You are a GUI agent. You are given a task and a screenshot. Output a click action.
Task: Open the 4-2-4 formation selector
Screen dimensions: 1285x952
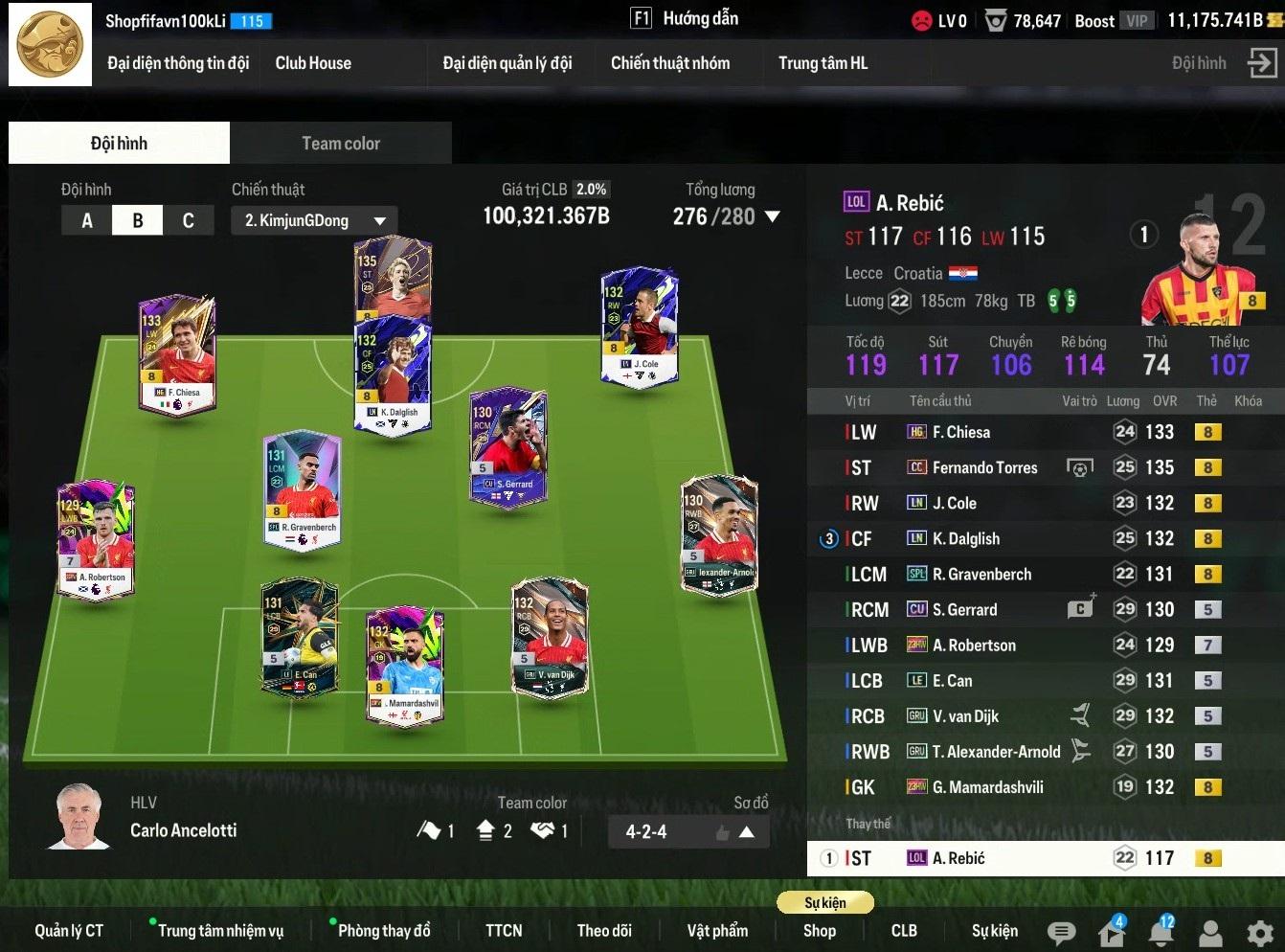(688, 831)
